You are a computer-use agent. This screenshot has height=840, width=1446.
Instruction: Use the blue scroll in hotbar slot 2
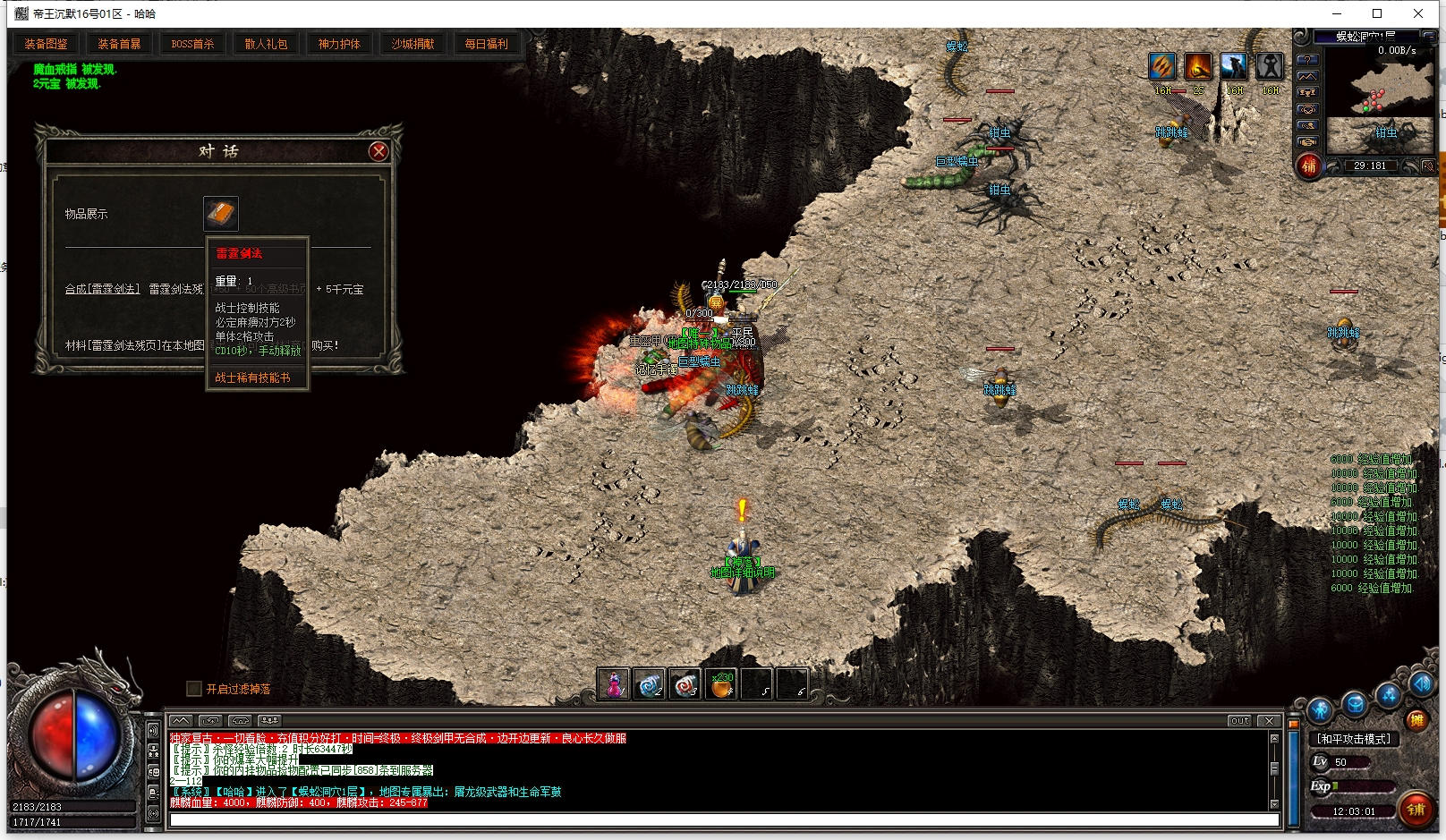[x=650, y=684]
